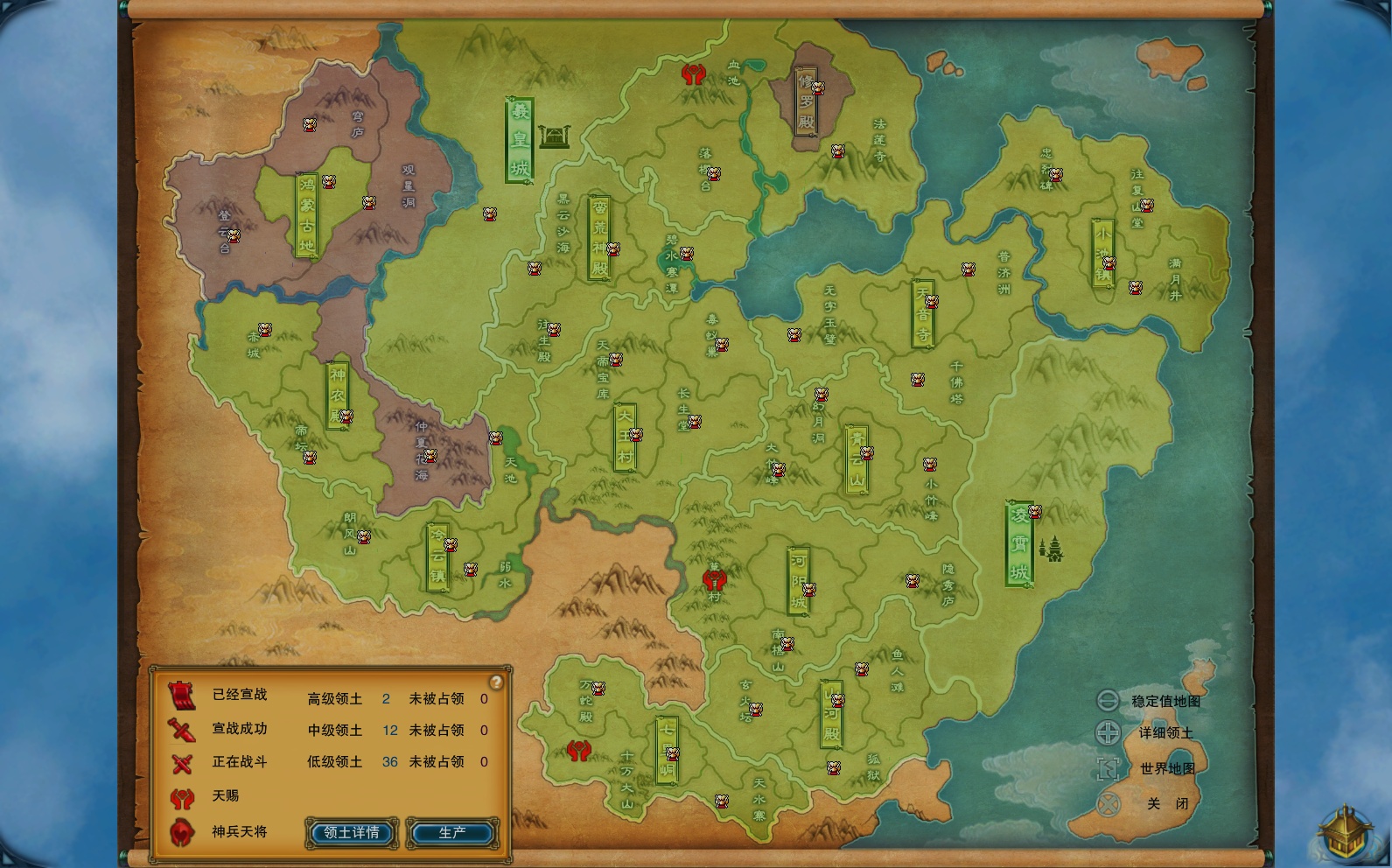Show the 详细领土 detailed territory view
Viewport: 1392px width, 868px height.
[1108, 733]
